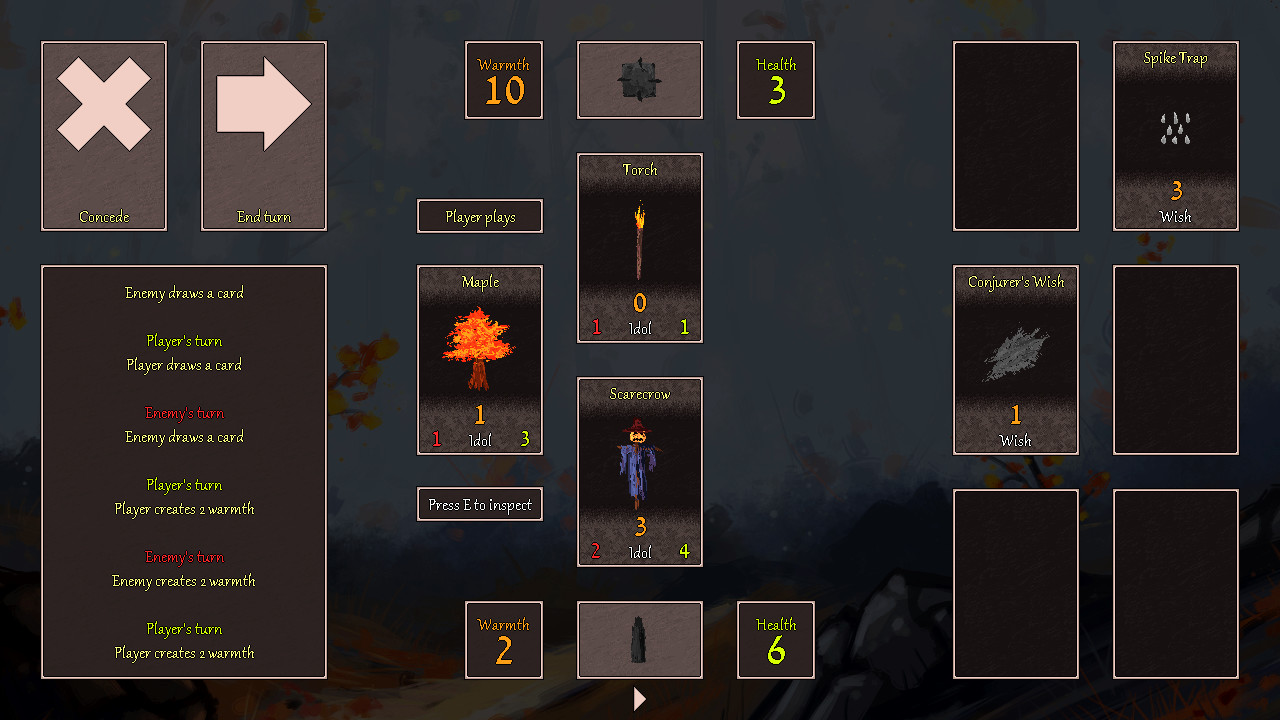Click the play arrow under the player deck
1280x720 pixels.
pyautogui.click(x=639, y=699)
